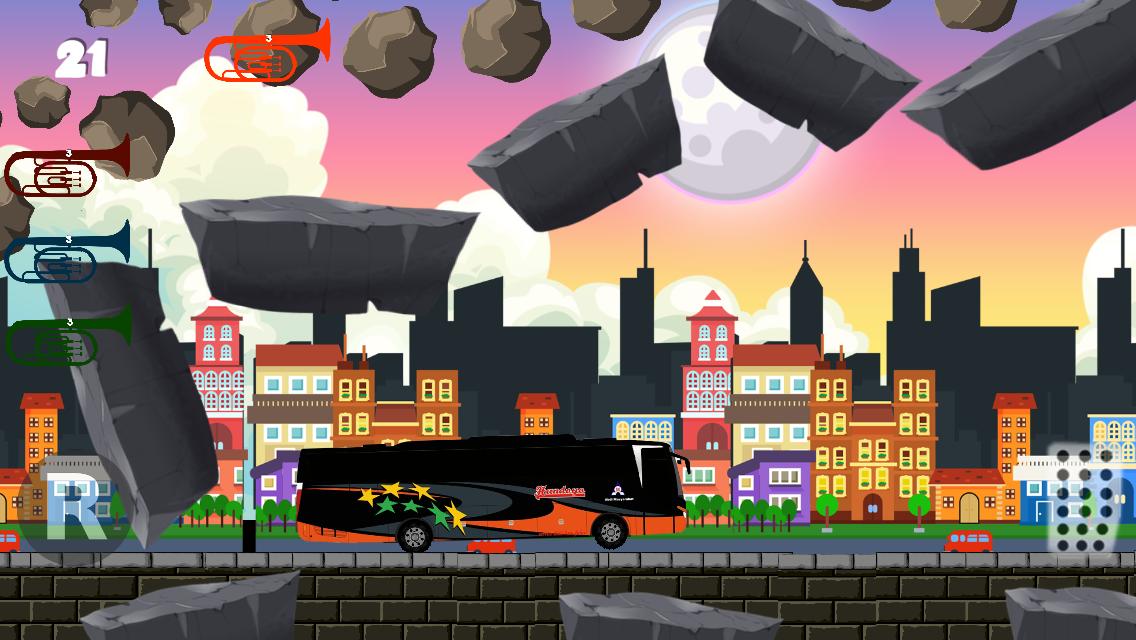Image resolution: width=1136 pixels, height=640 pixels.
Task: Tap the orange horn button
Action: [x=267, y=54]
